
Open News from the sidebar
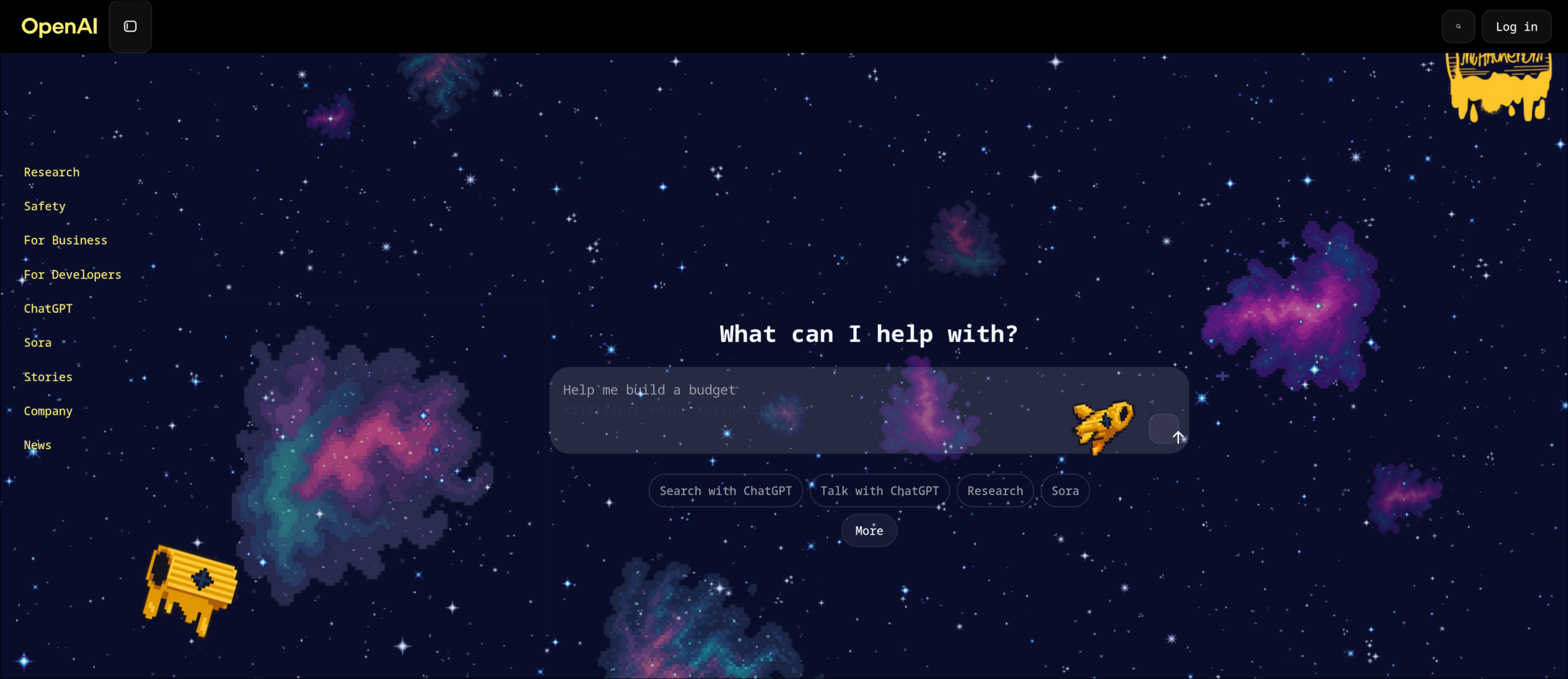click(38, 445)
